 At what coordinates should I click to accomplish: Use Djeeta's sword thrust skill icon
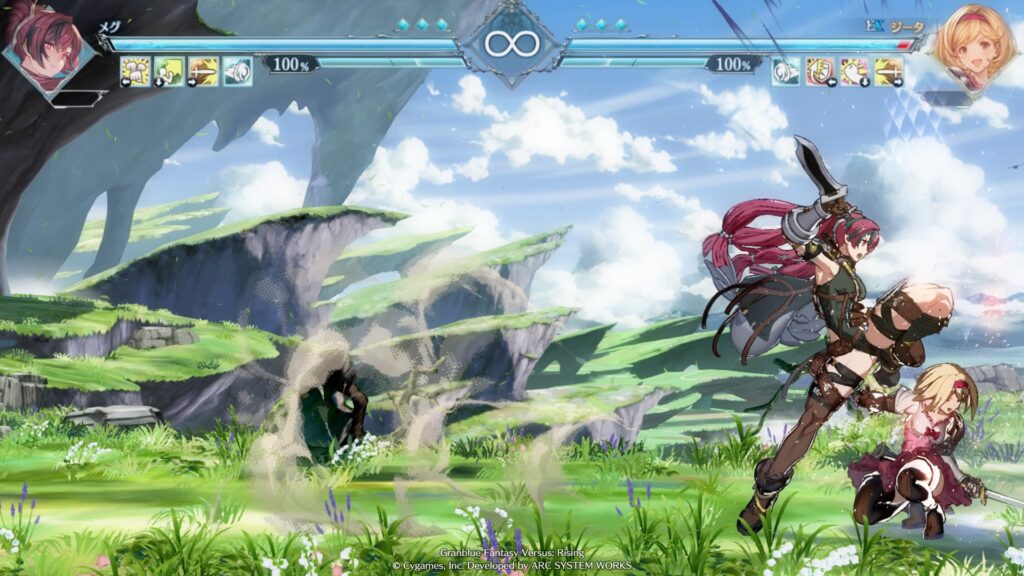click(x=888, y=71)
